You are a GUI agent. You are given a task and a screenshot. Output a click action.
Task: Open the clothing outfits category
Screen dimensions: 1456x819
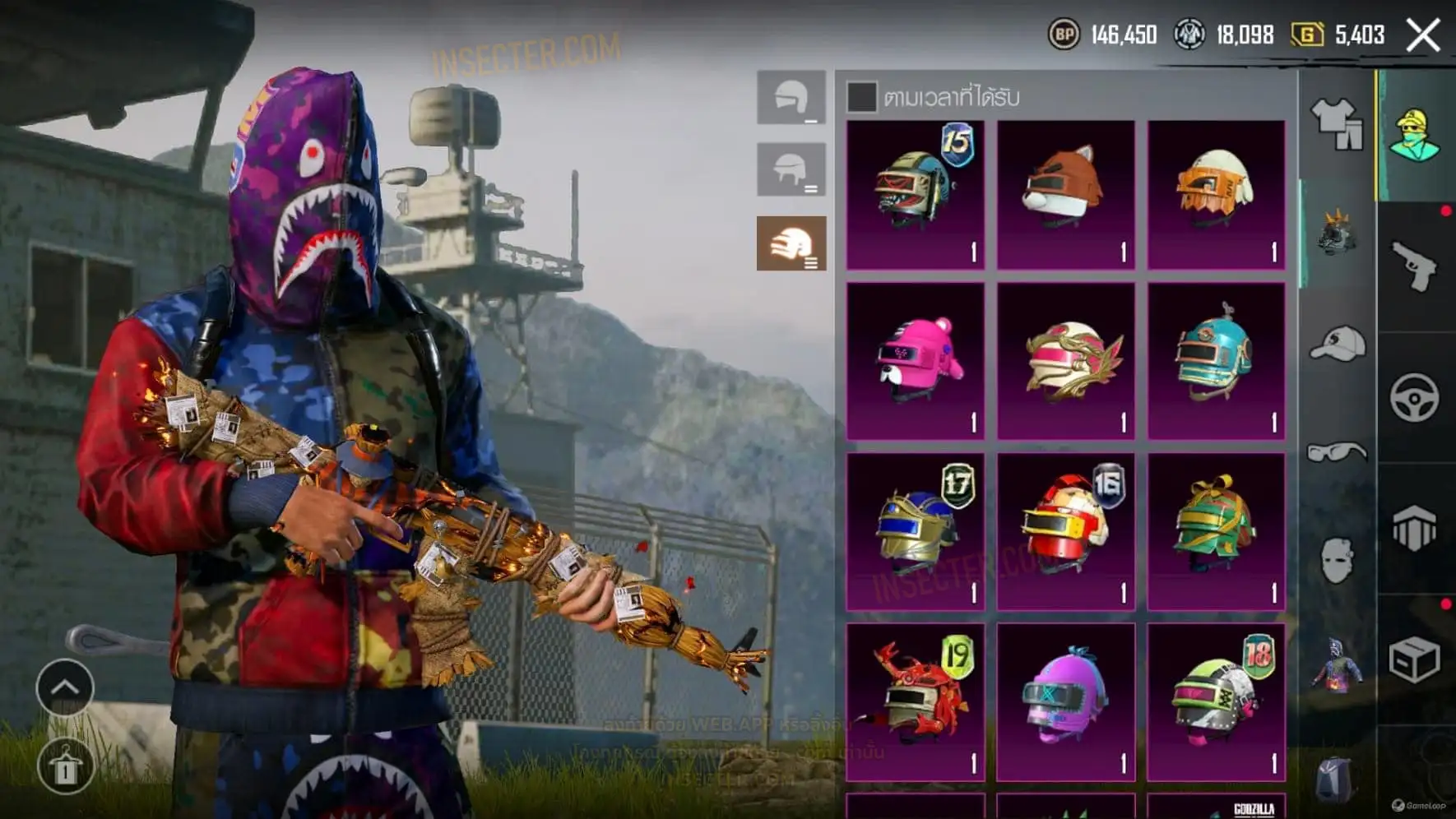click(1336, 123)
